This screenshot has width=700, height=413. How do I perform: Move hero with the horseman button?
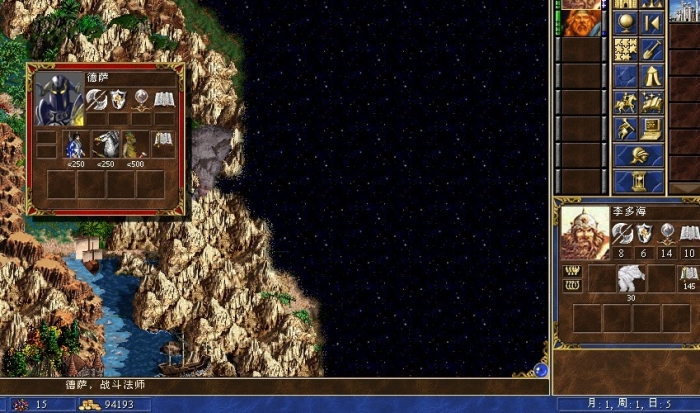(626, 102)
